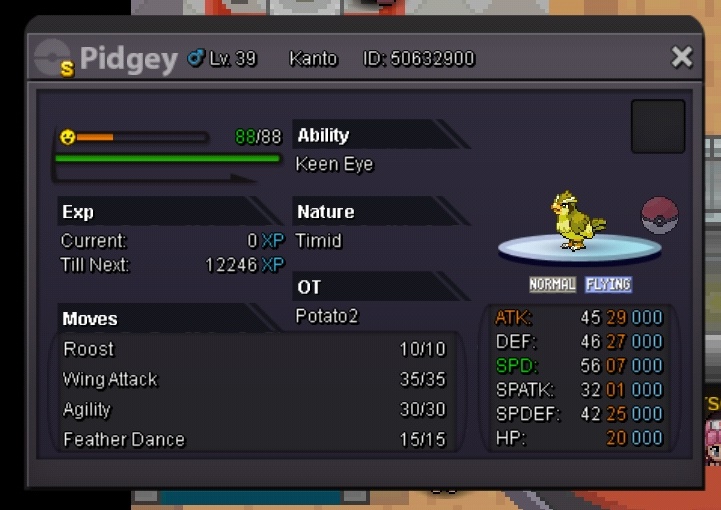
Task: Click the Feather Dance move entry
Action: (254, 439)
